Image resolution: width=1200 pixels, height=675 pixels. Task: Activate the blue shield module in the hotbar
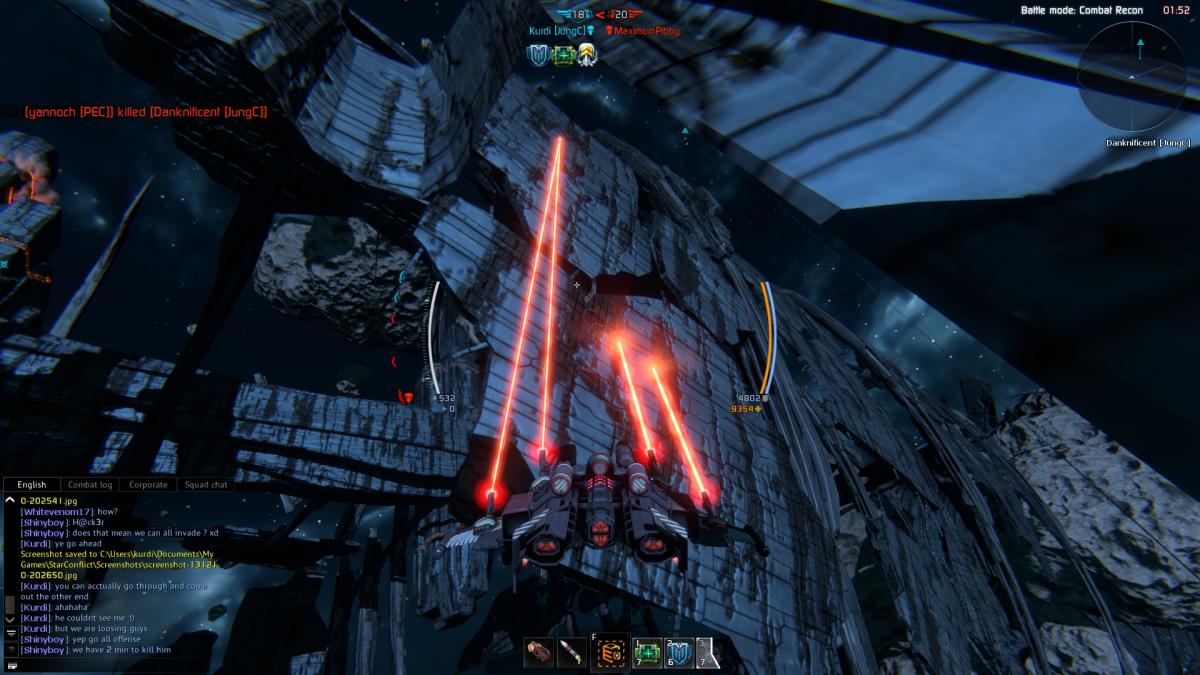680,652
